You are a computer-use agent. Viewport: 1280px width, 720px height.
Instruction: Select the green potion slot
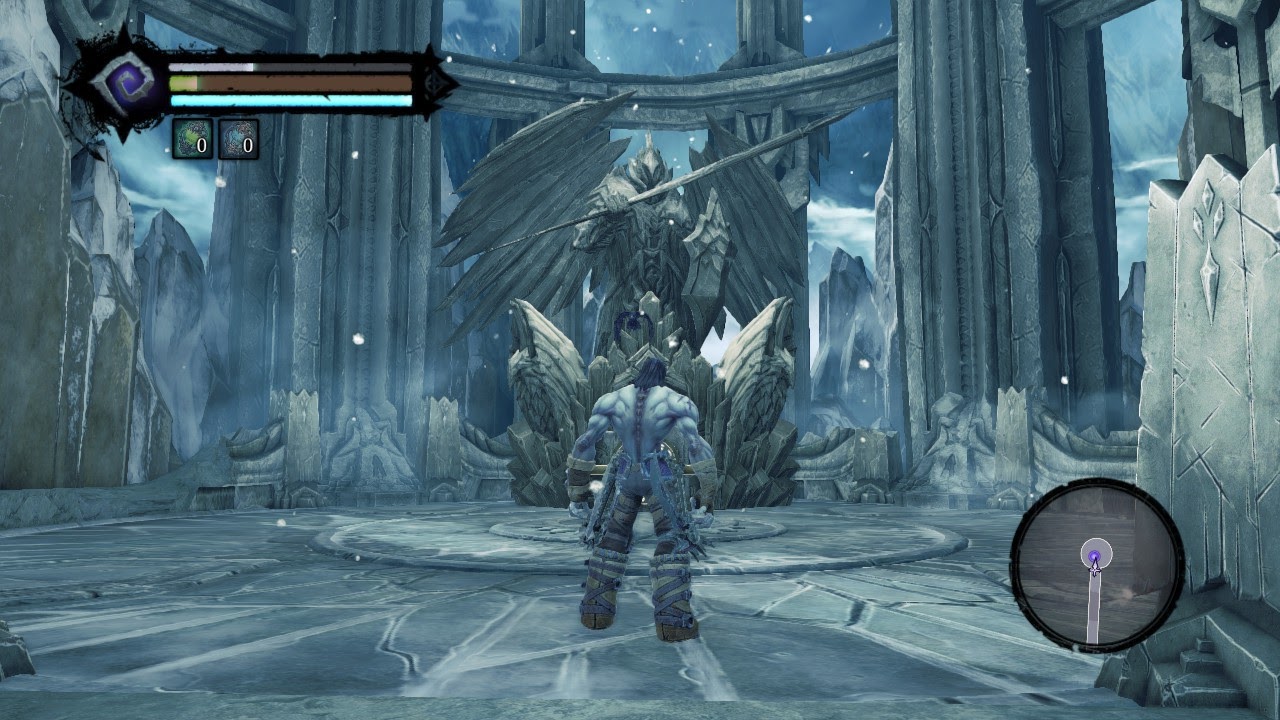click(192, 139)
